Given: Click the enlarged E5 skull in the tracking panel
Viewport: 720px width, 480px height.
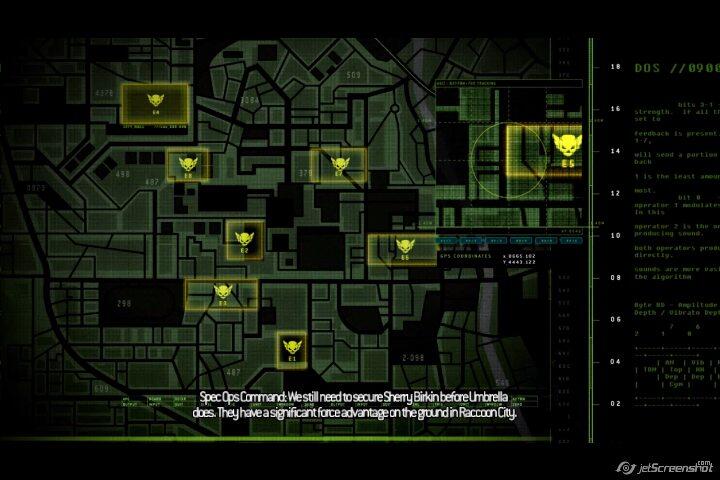Looking at the screenshot, I should 566,148.
